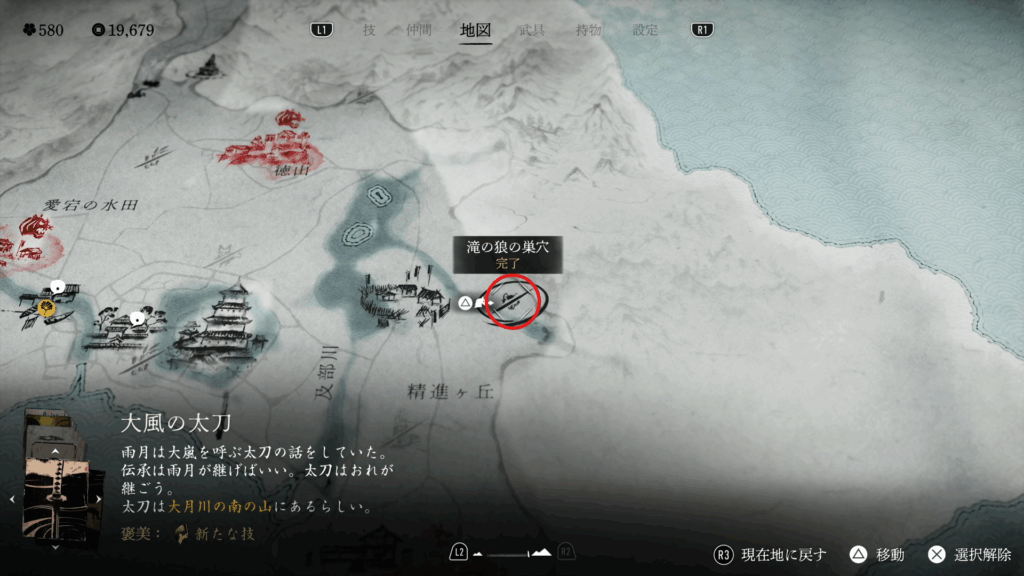
Task: Click the right arrow on the quest card
Action: coord(104,498)
